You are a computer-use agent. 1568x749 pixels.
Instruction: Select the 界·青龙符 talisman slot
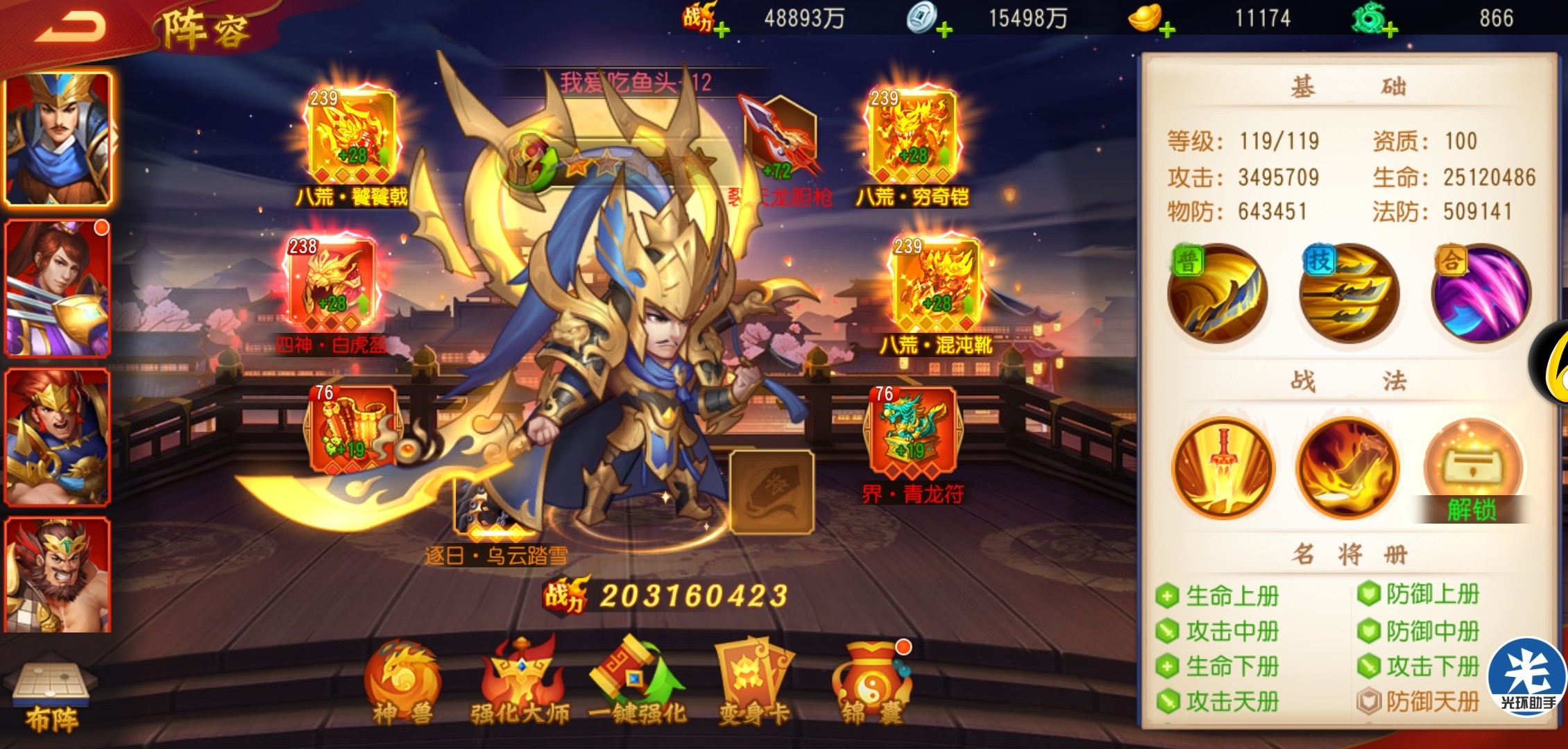tap(912, 433)
